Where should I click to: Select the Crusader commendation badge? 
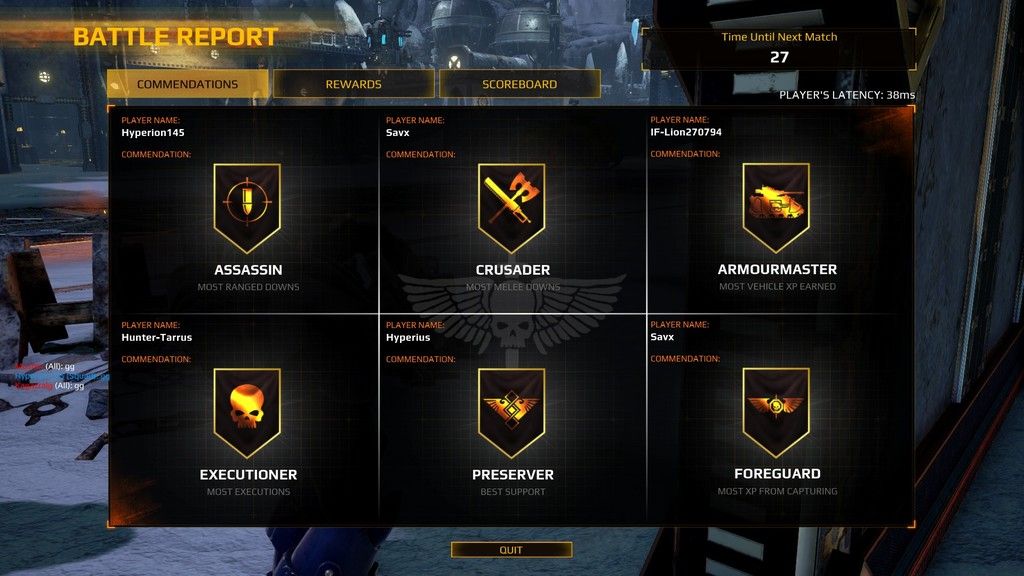coord(511,208)
